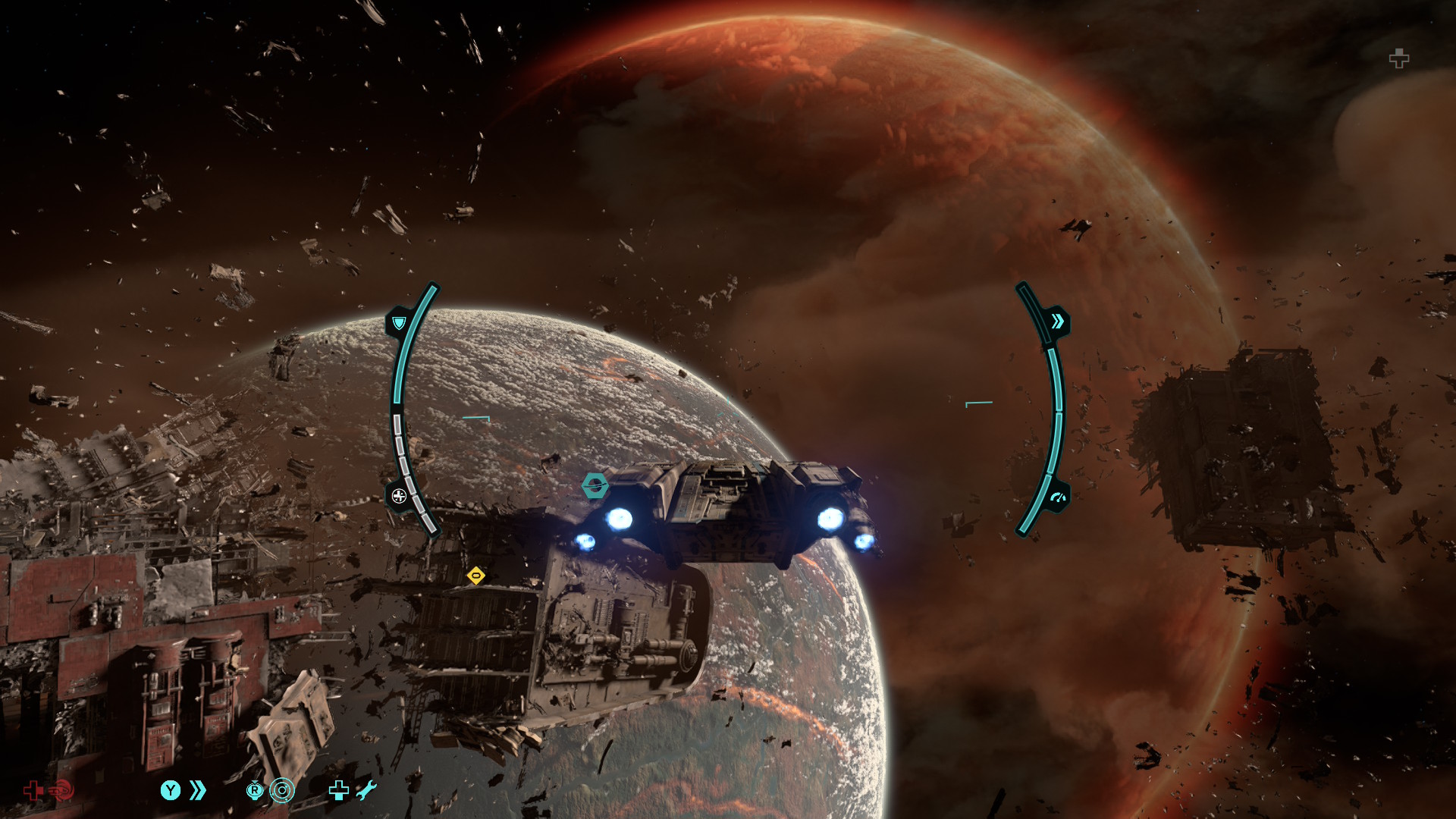Screen dimensions: 1456x819
Task: Activate the circular orbit scan icon
Action: [x=282, y=790]
